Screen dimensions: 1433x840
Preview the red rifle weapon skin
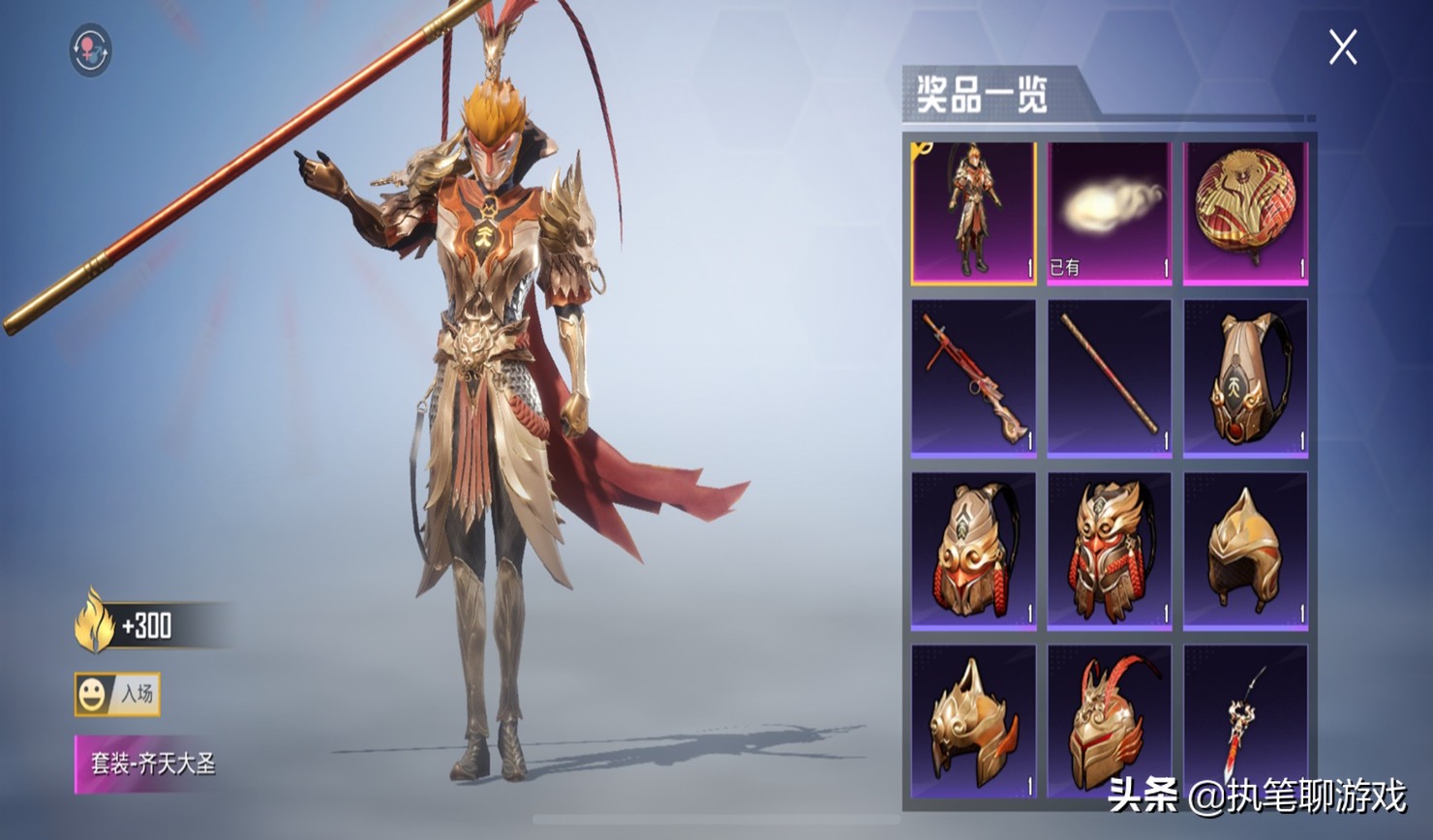[973, 377]
